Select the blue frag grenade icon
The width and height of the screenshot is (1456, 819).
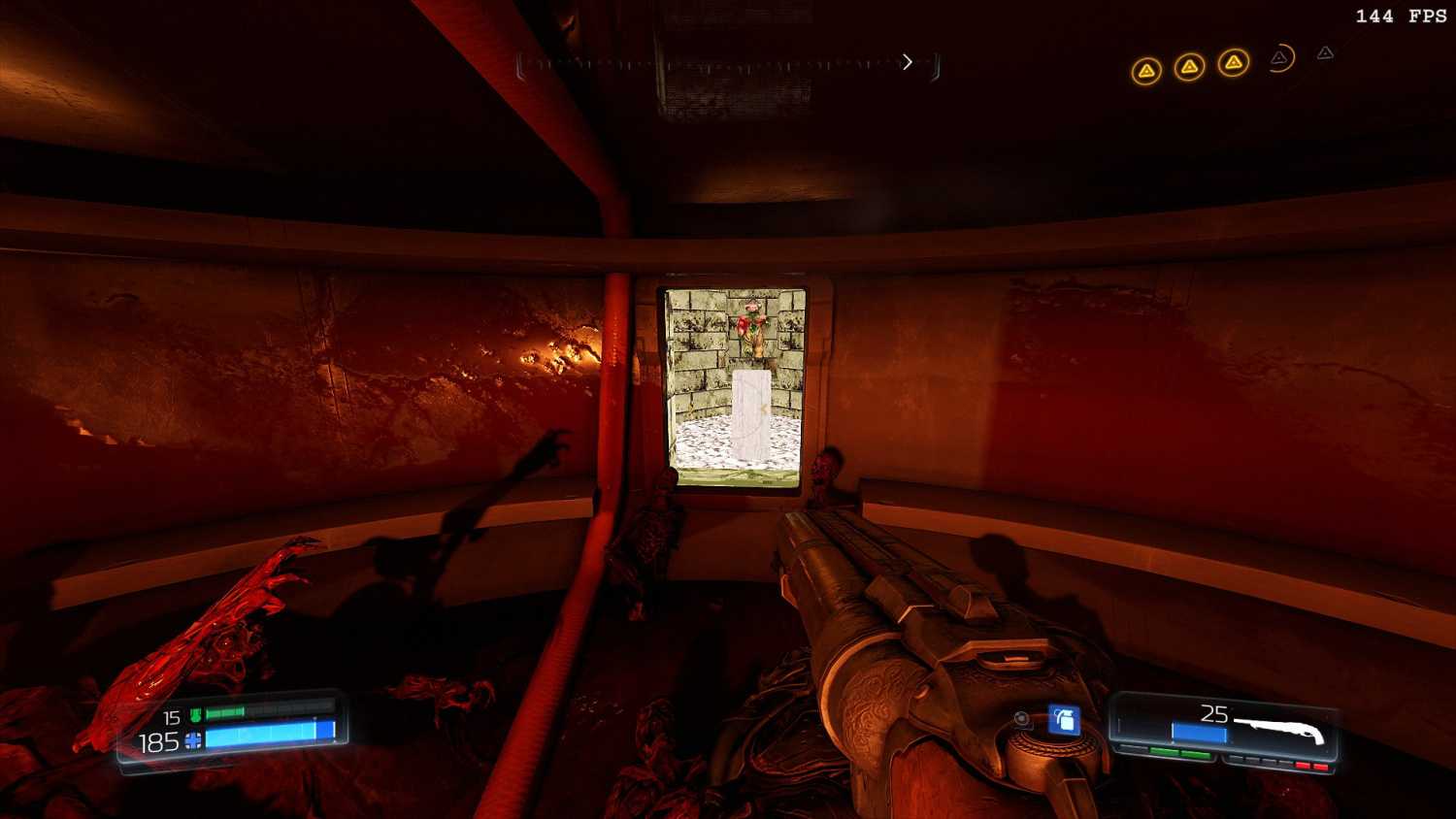click(x=1064, y=720)
